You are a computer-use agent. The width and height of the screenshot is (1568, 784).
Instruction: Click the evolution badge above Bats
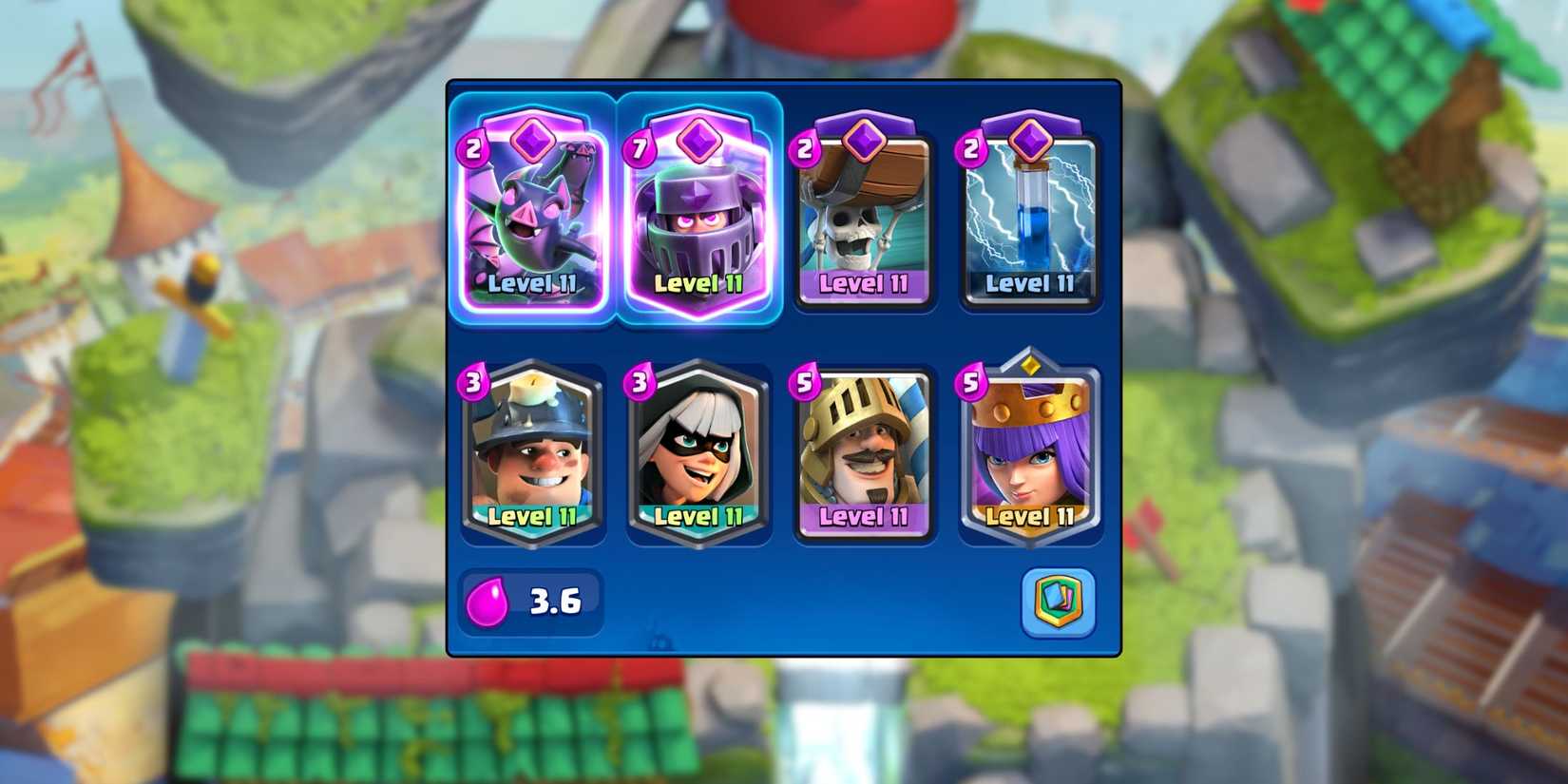(x=532, y=139)
